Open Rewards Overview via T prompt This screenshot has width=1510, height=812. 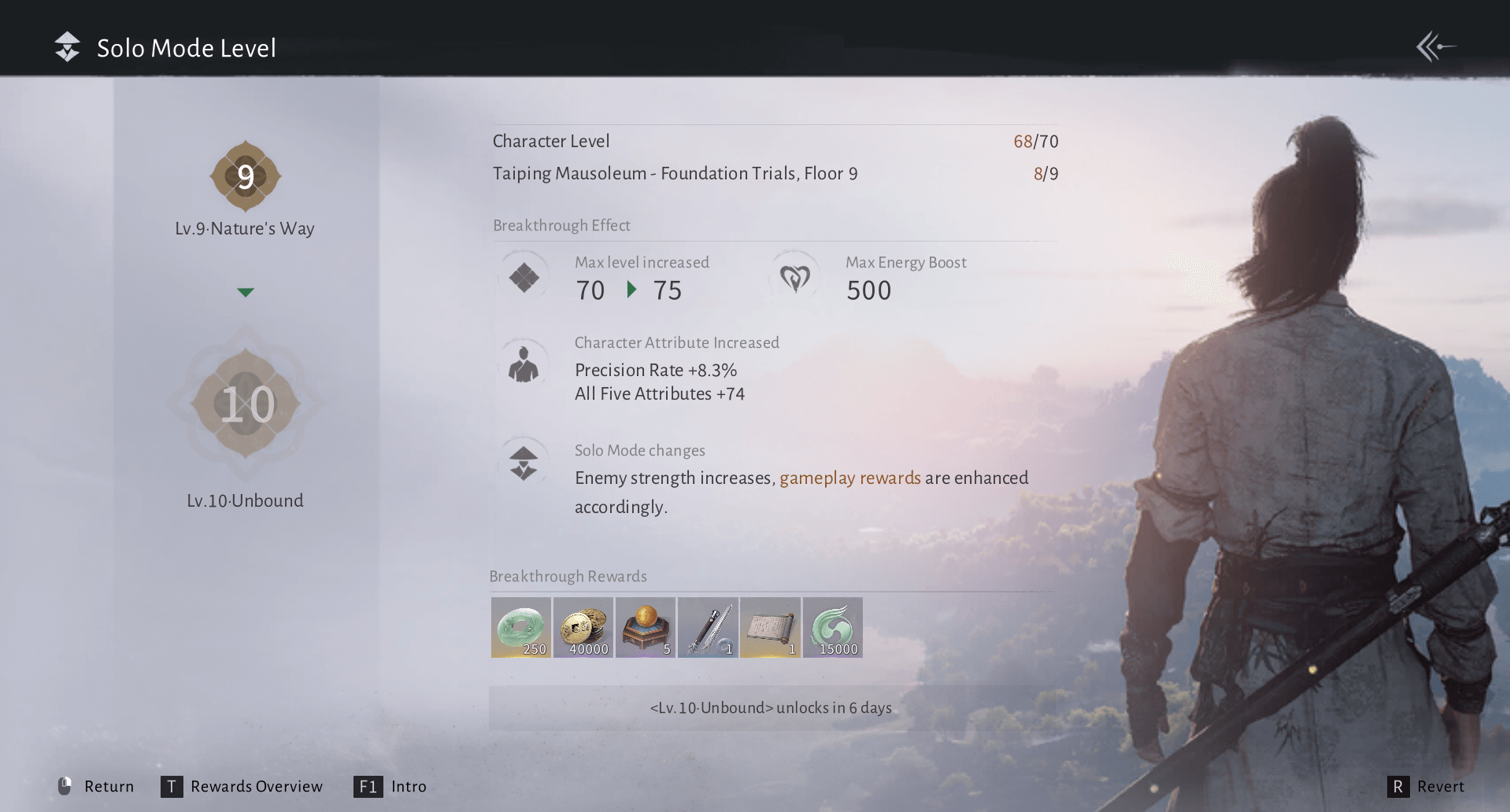click(x=242, y=786)
